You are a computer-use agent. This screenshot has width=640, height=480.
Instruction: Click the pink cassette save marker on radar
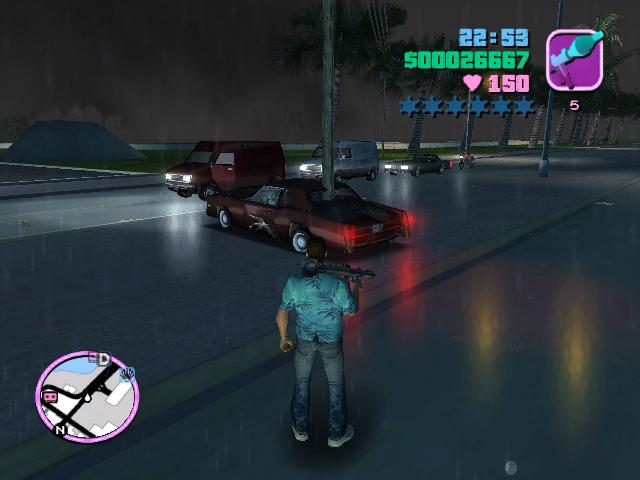(x=48, y=396)
